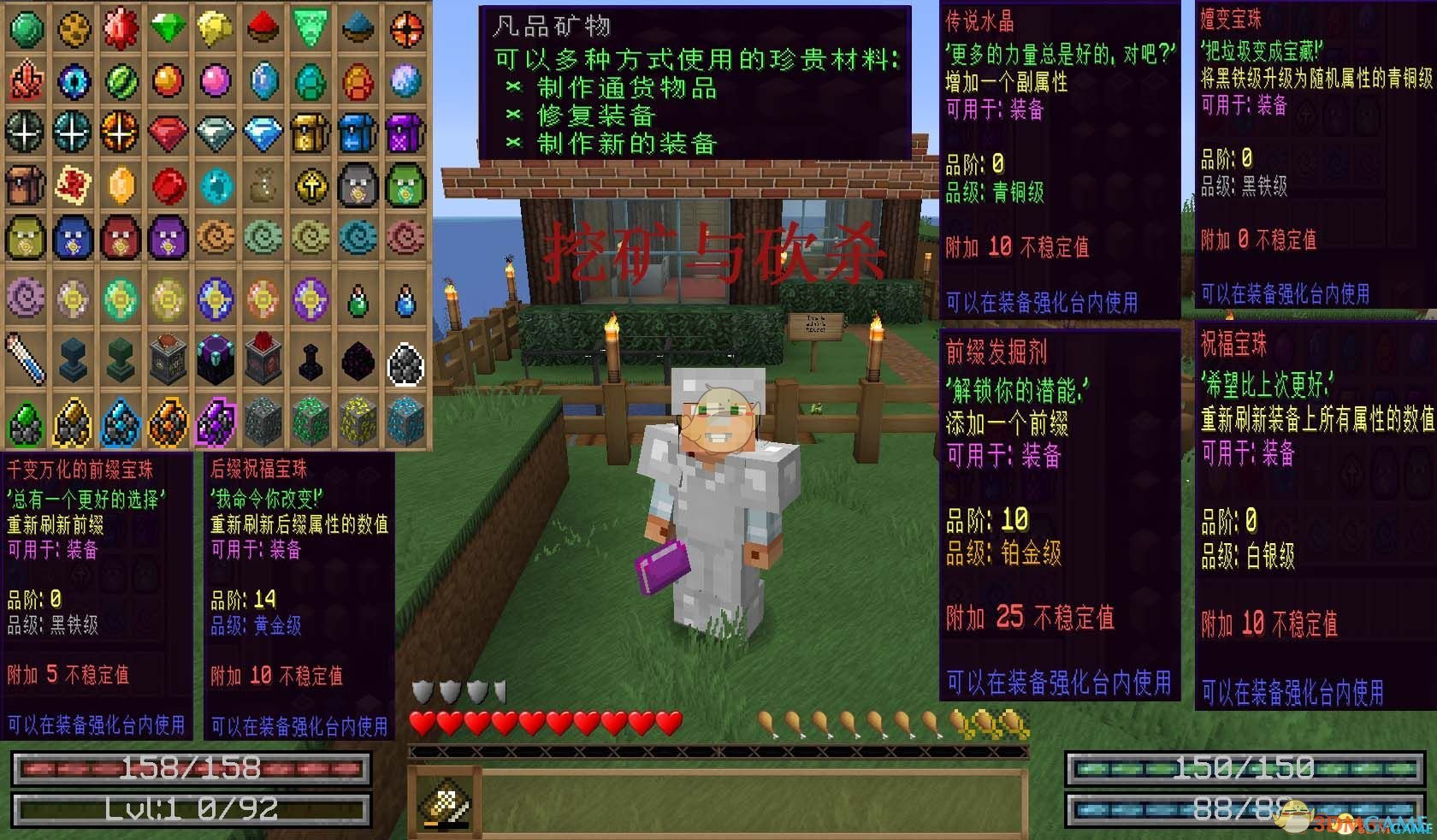The image size is (1437, 840).
Task: Select the emerald ore block
Action: 312,420
